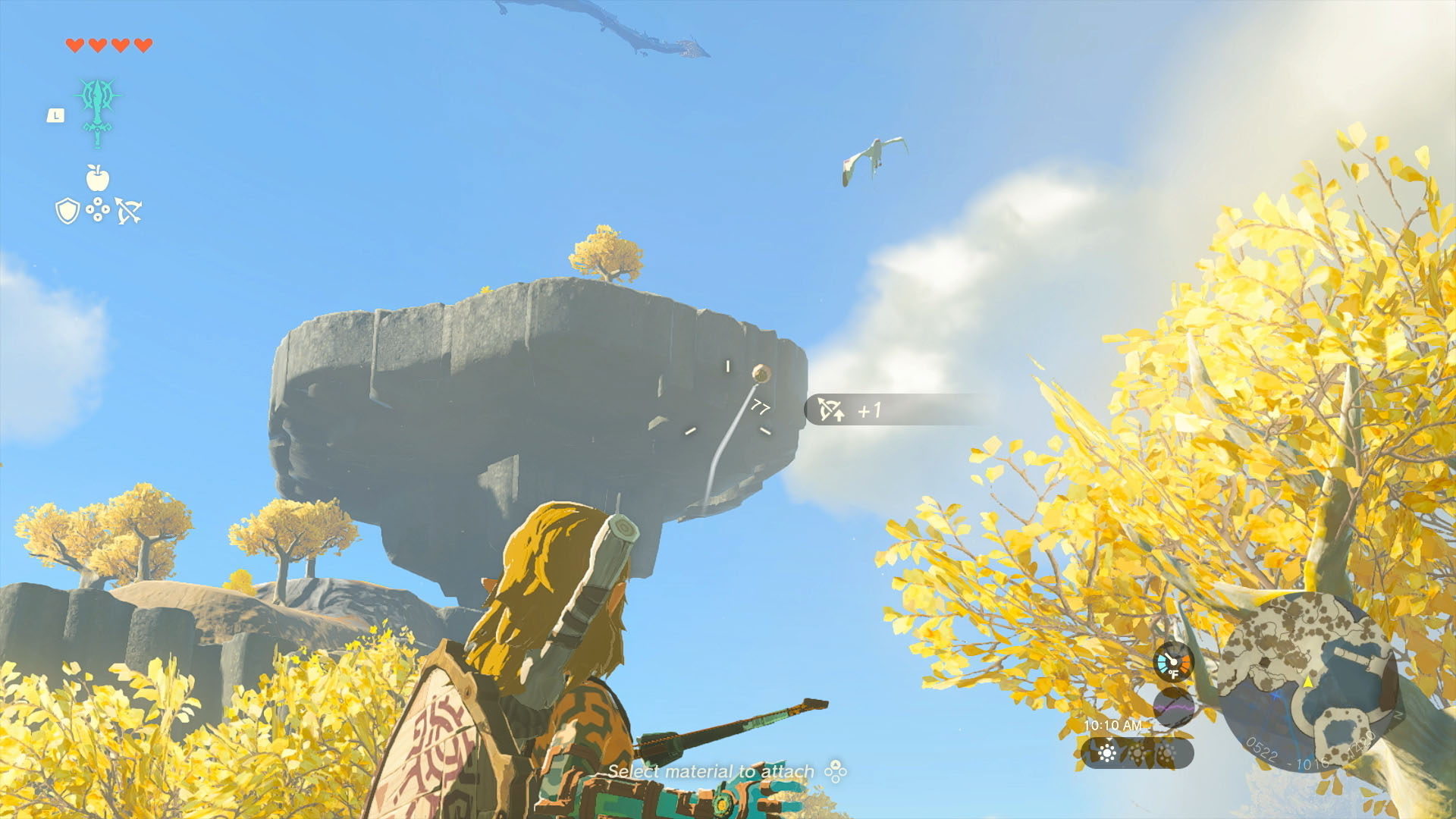Click the yellow player arrow on minimap
The height and width of the screenshot is (819, 1456).
(x=1308, y=682)
